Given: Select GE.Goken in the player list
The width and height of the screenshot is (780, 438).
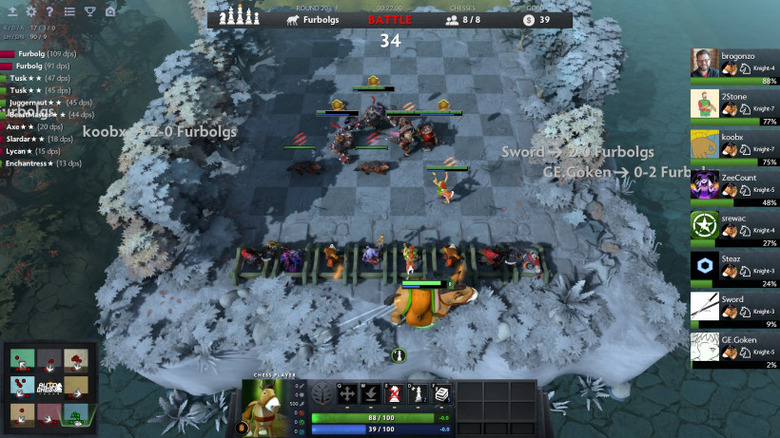Looking at the screenshot, I should tap(733, 346).
